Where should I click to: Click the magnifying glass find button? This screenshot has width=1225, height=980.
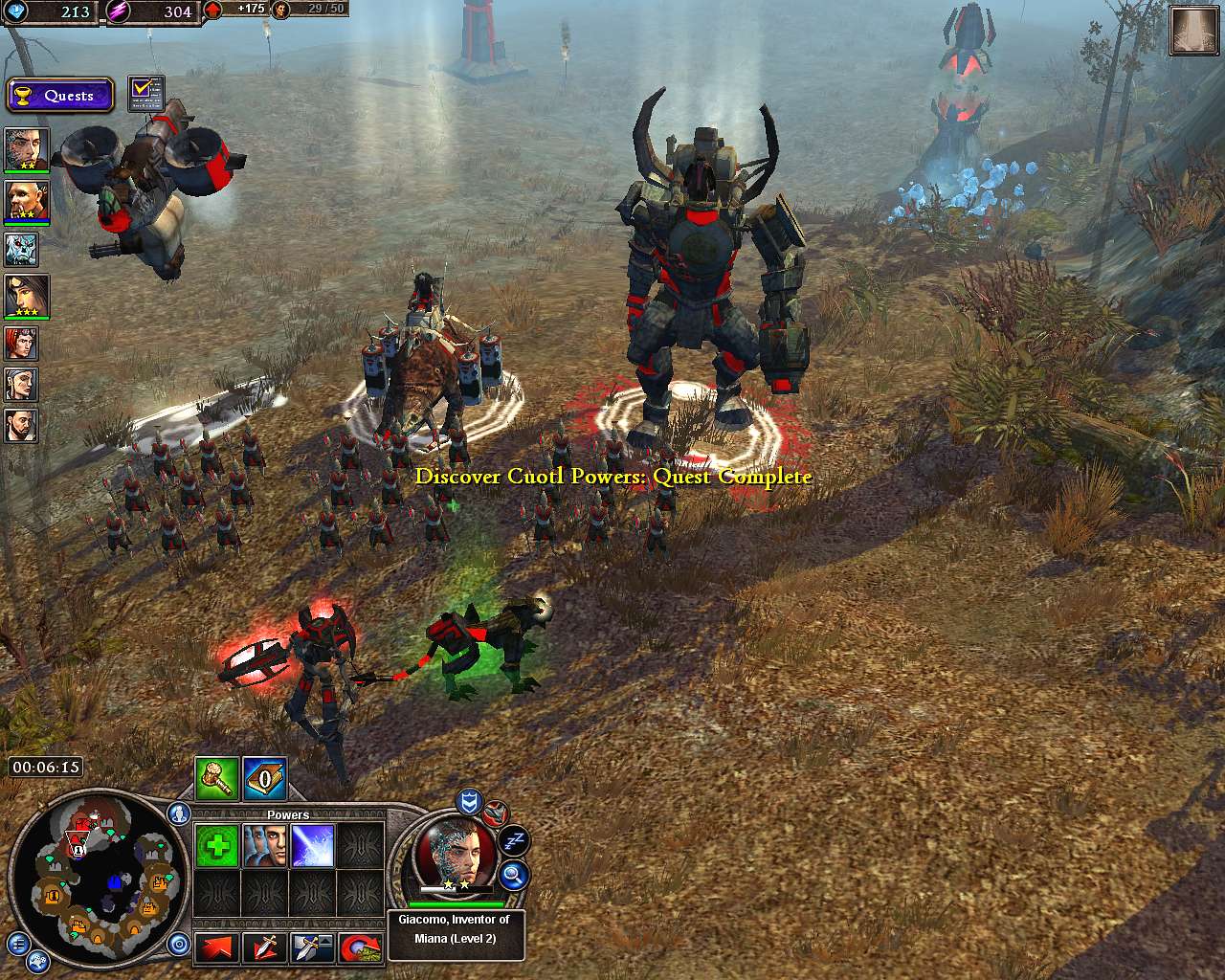coord(514,874)
